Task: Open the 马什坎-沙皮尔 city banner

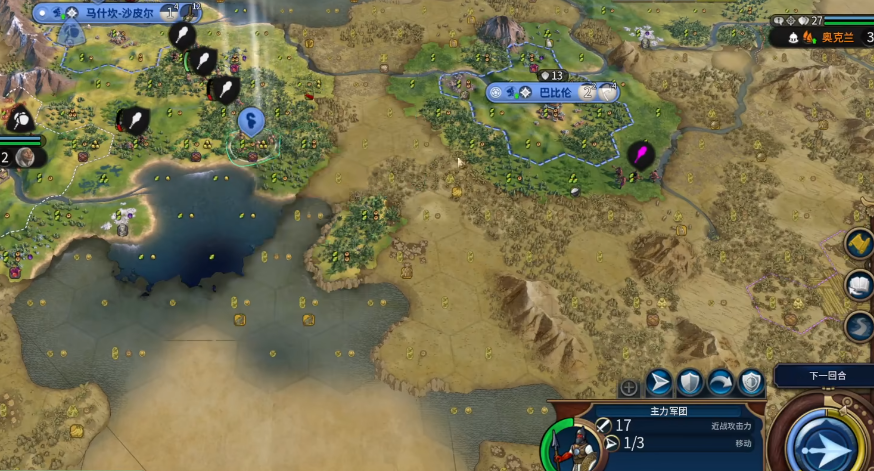Action: pyautogui.click(x=114, y=13)
